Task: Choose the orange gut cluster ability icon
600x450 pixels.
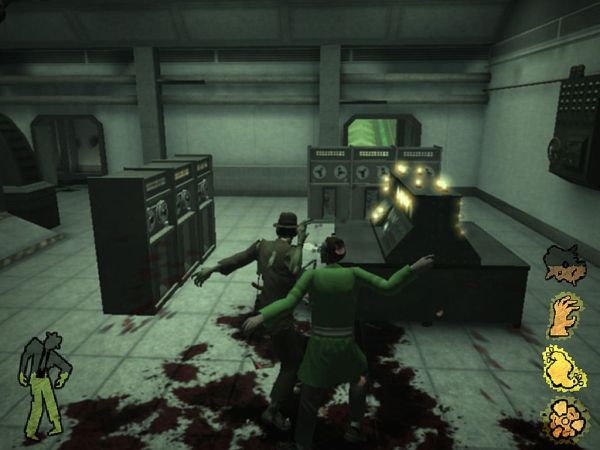Action: (563, 418)
